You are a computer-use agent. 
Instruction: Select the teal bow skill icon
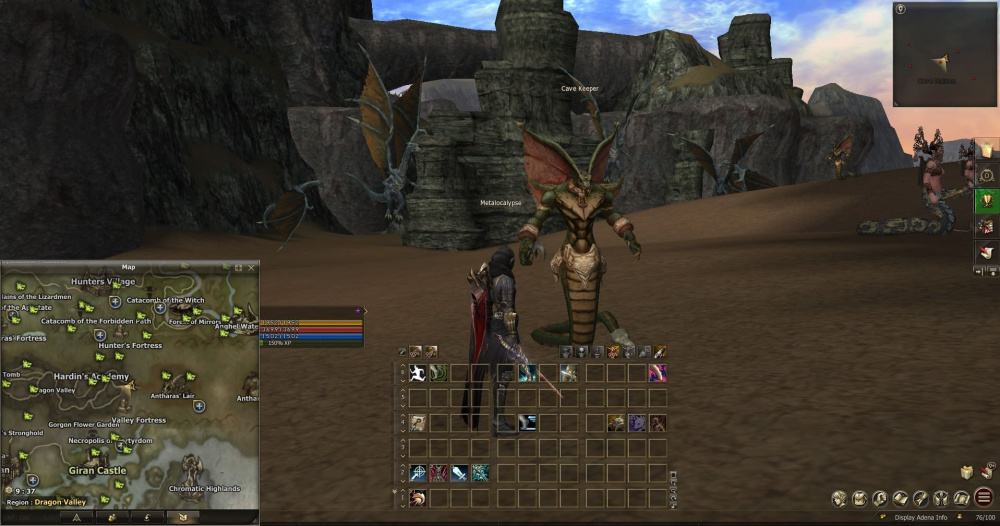[x=481, y=473]
